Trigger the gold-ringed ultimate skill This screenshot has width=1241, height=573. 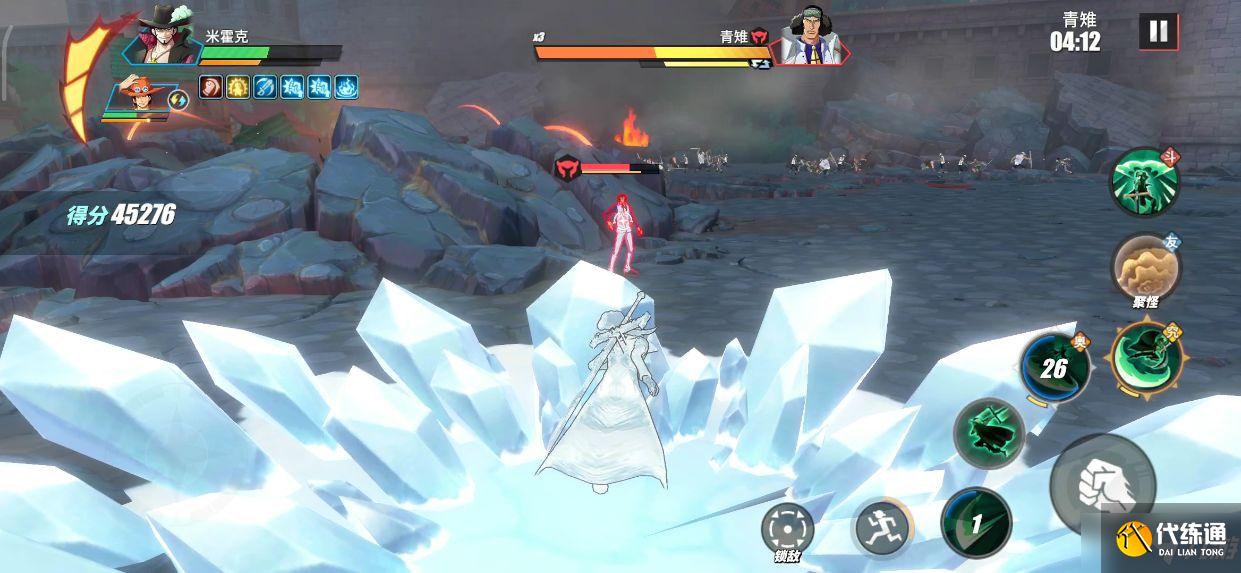pos(1146,355)
